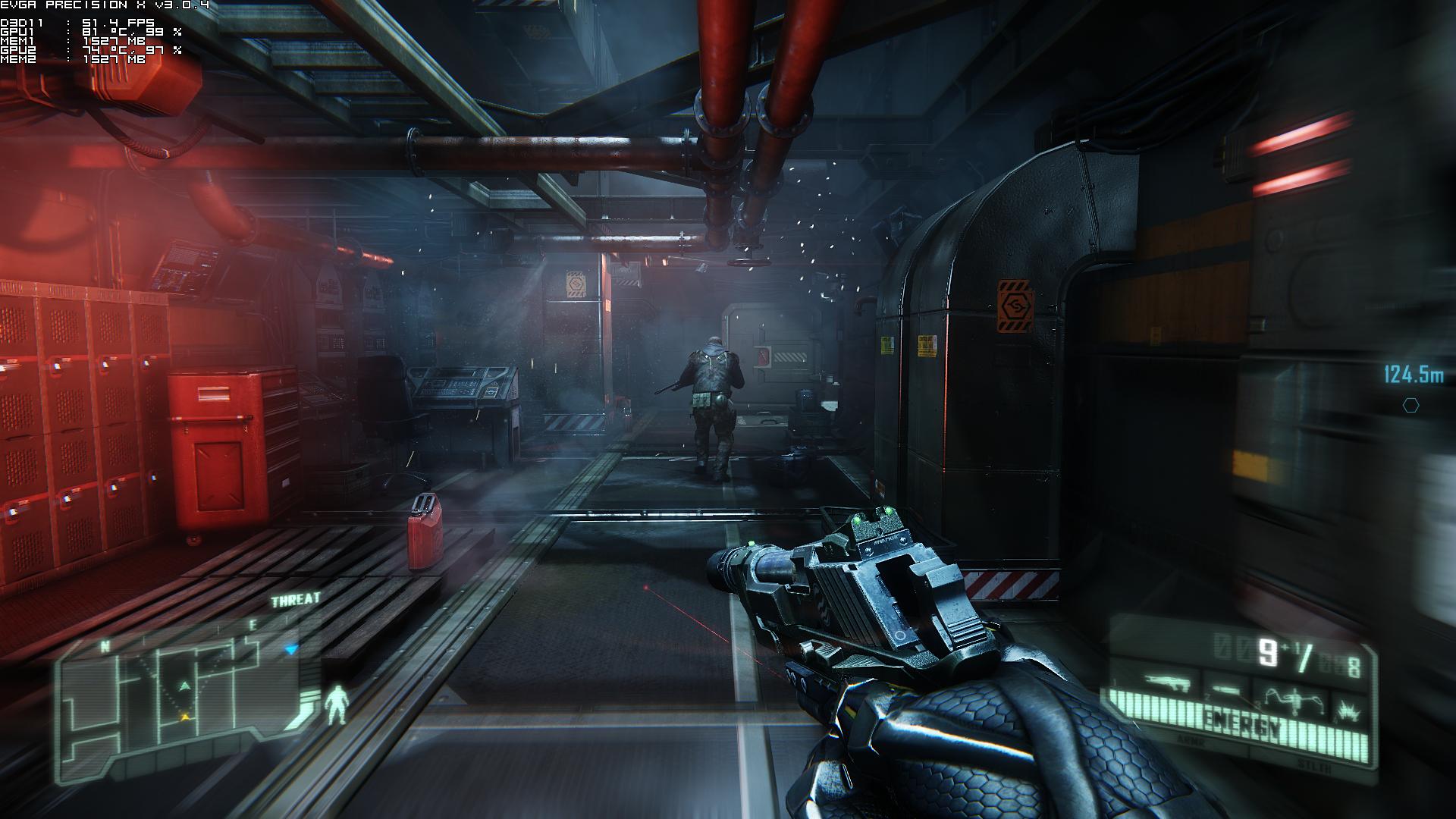Click the blue objective arrow on minimap
1456x819 pixels.
292,649
